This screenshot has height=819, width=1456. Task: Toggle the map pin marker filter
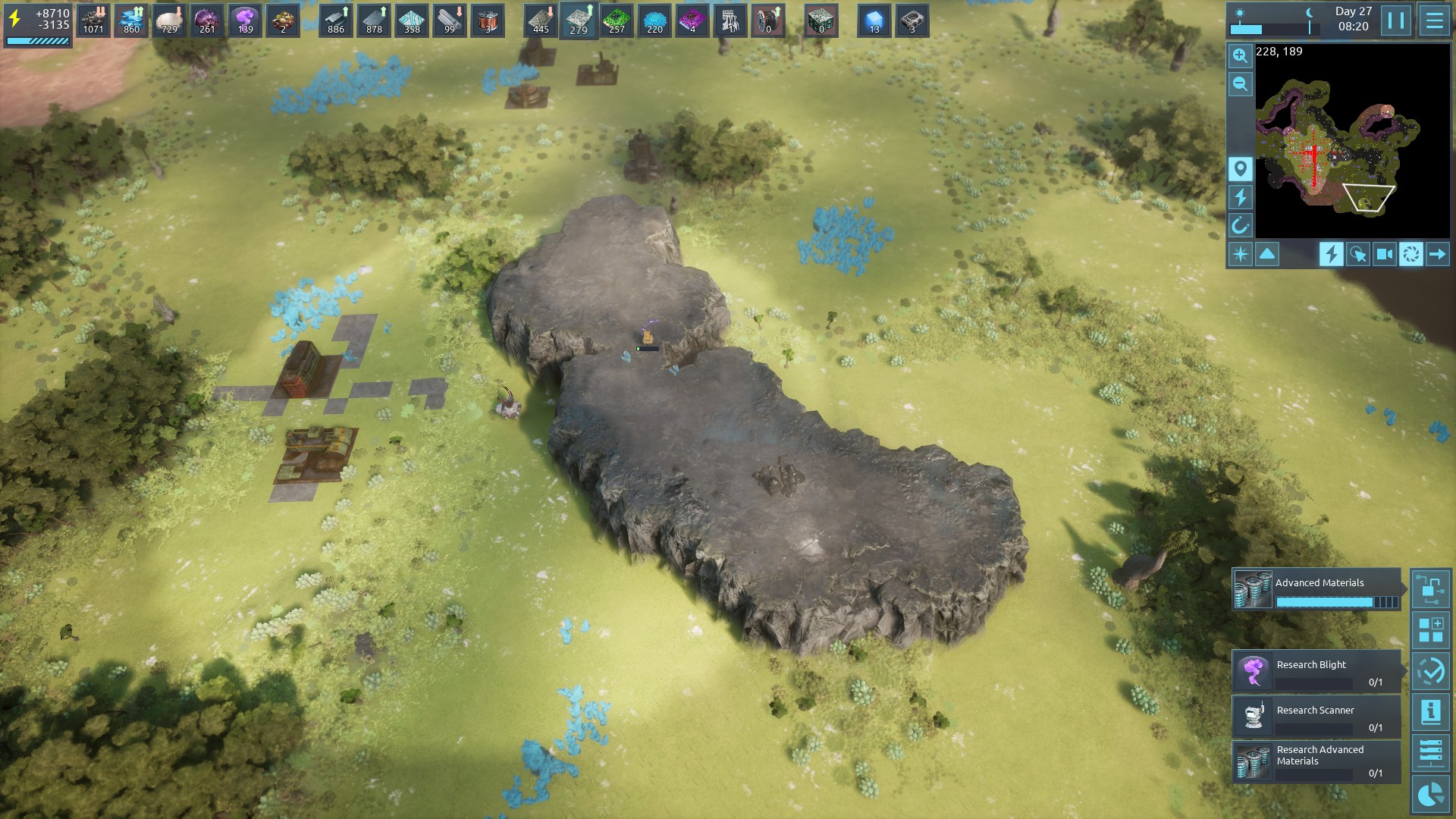[1240, 169]
